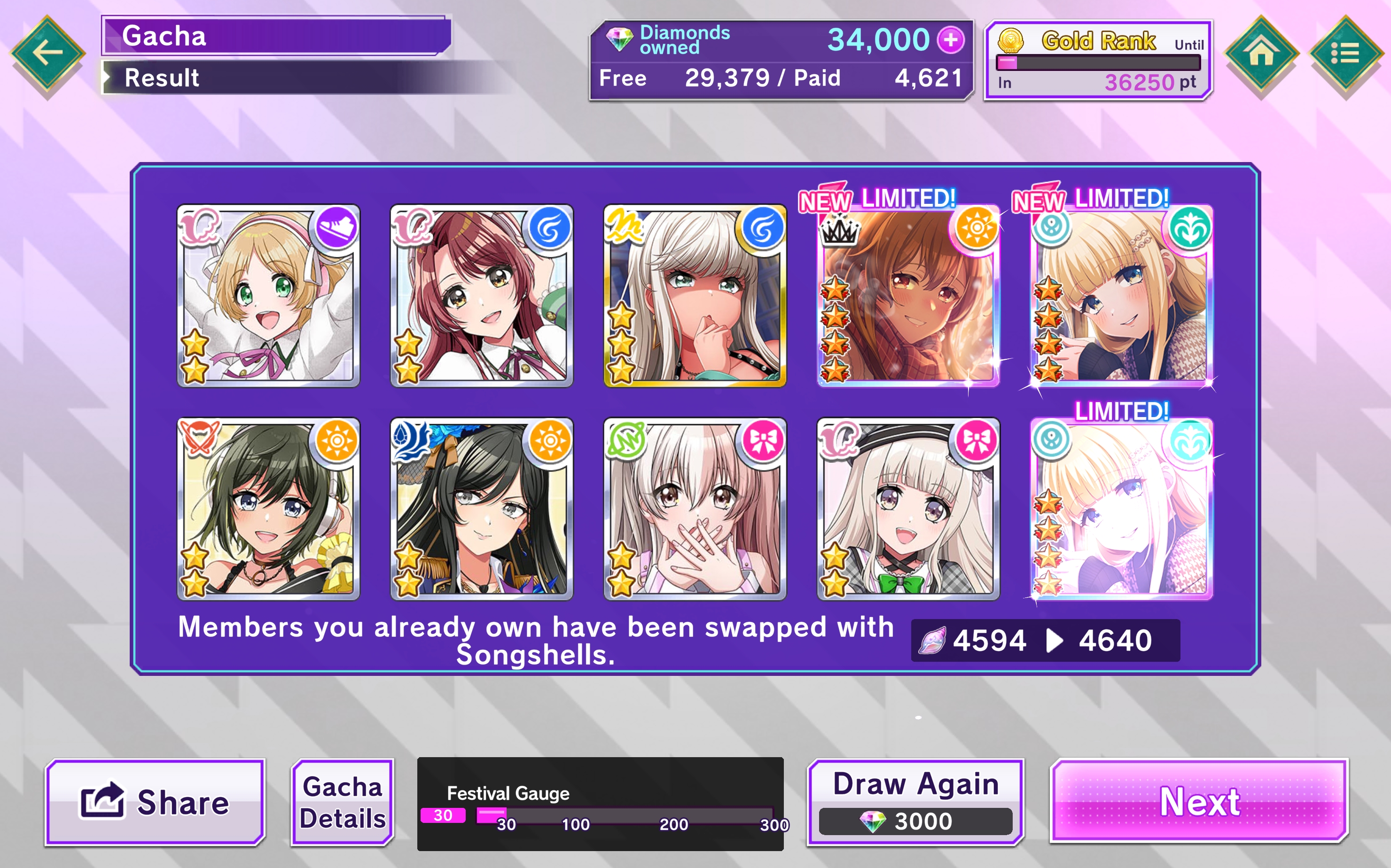The image size is (1391, 868).
Task: Pick the dark green short-haired girl card
Action: tap(268, 509)
